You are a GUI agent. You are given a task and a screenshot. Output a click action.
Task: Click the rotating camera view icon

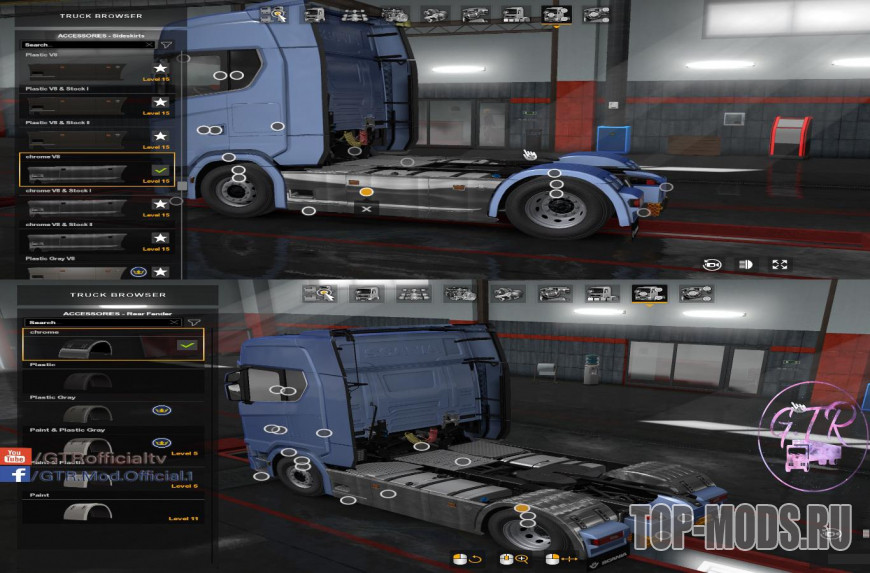[711, 264]
